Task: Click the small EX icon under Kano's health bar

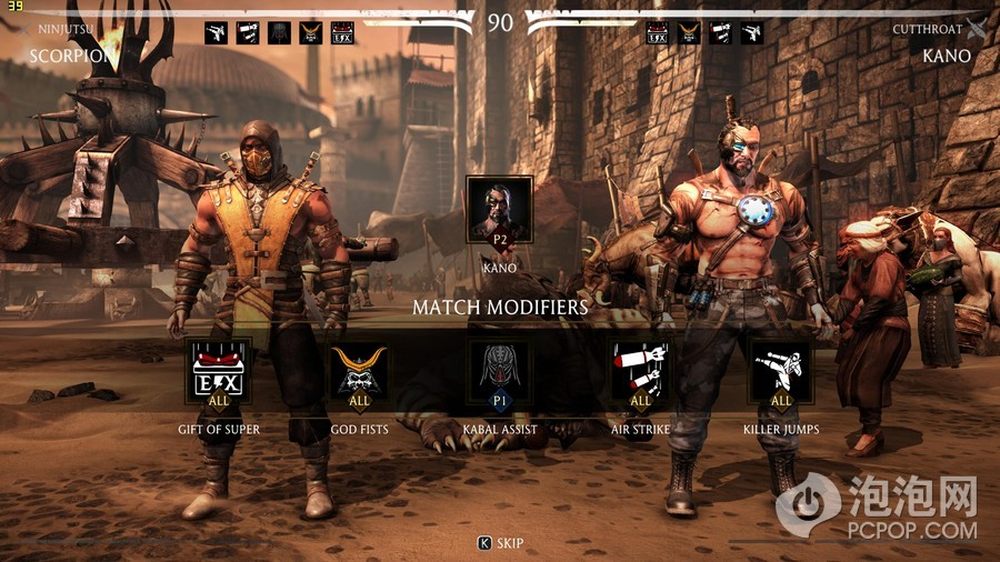Action: (657, 34)
